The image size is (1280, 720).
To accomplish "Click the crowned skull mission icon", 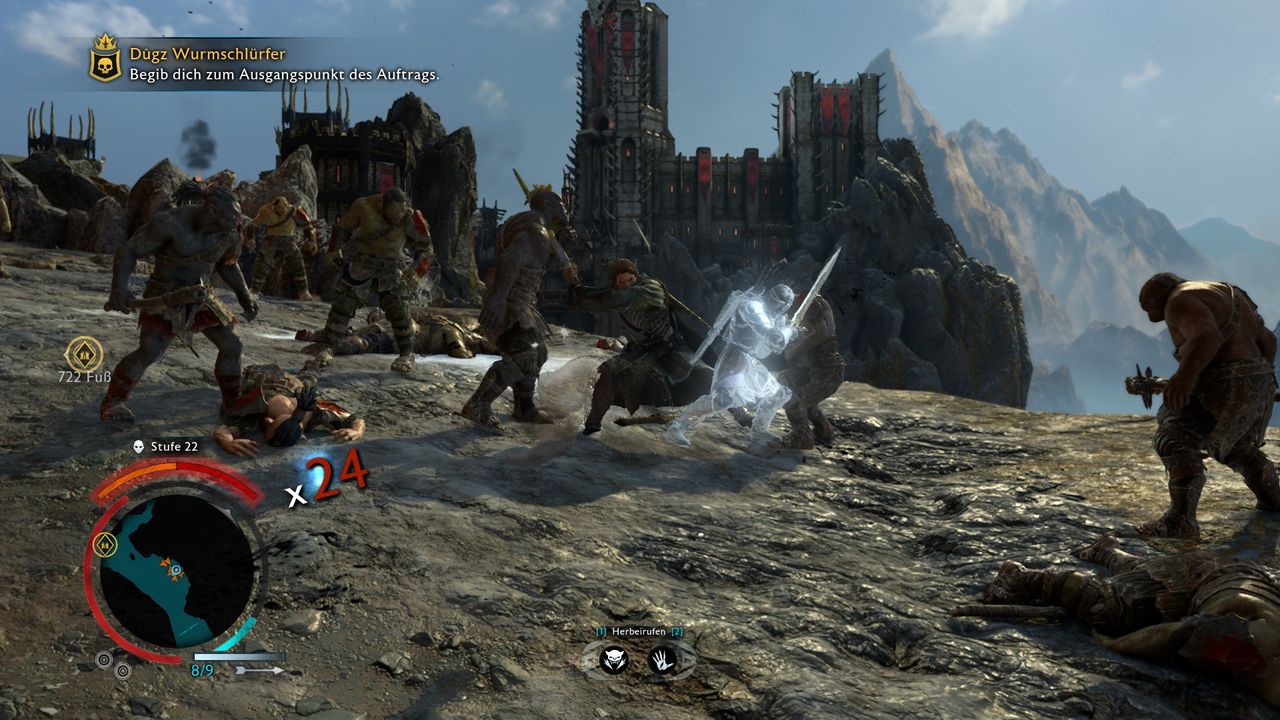I will pyautogui.click(x=105, y=58).
